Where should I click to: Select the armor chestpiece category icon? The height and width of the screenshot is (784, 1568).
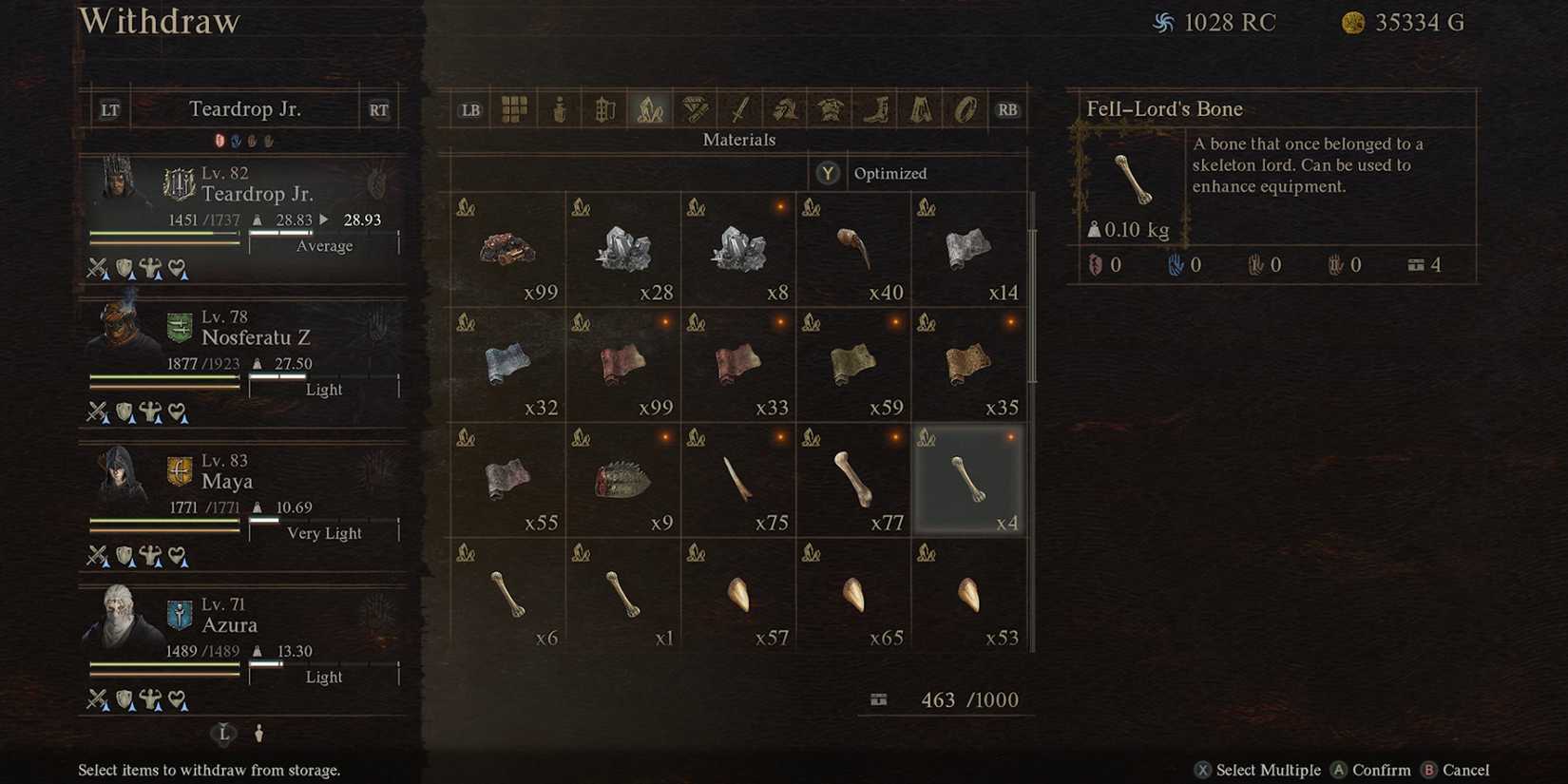pyautogui.click(x=828, y=108)
